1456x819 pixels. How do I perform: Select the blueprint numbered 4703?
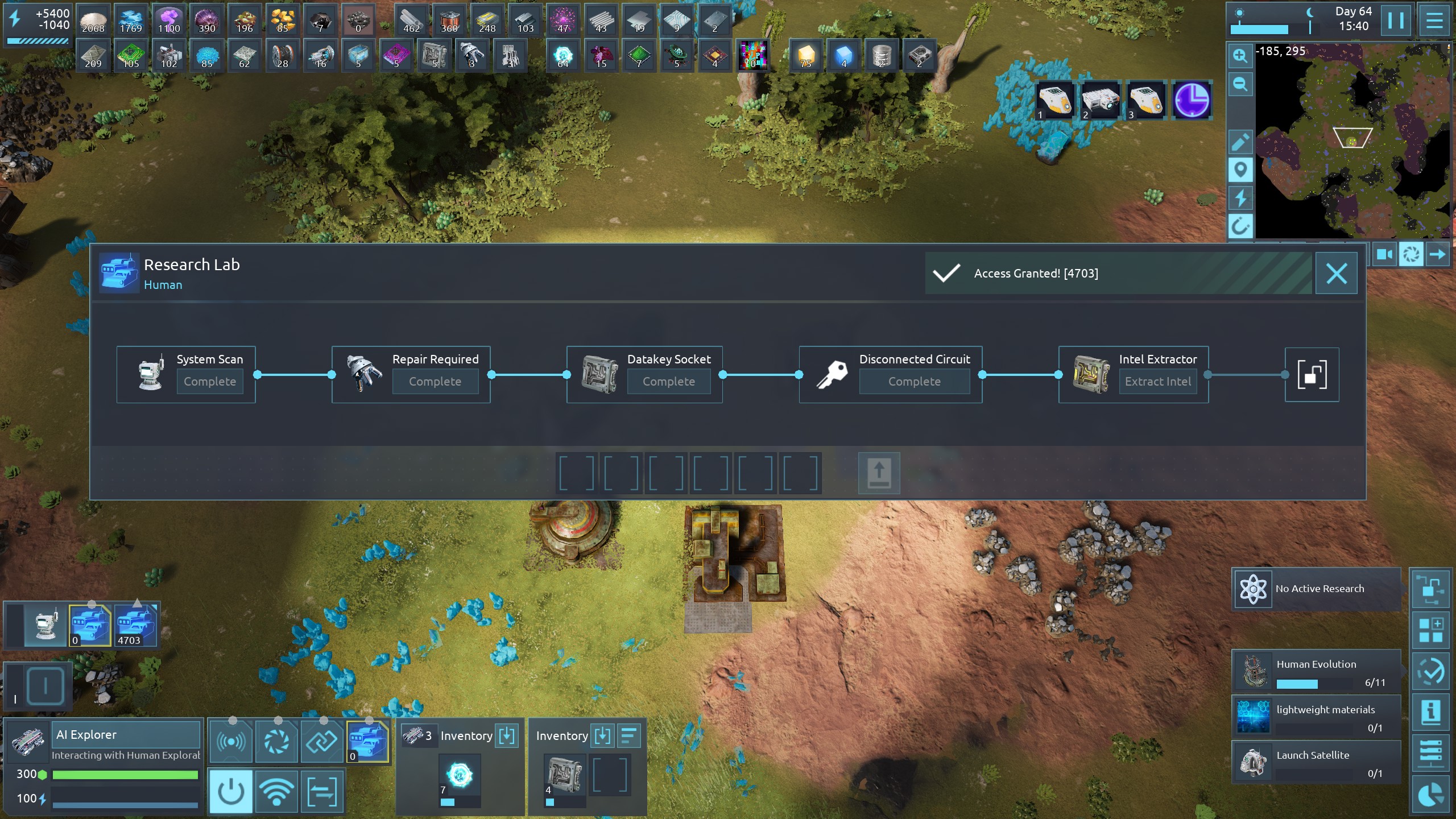click(x=135, y=625)
